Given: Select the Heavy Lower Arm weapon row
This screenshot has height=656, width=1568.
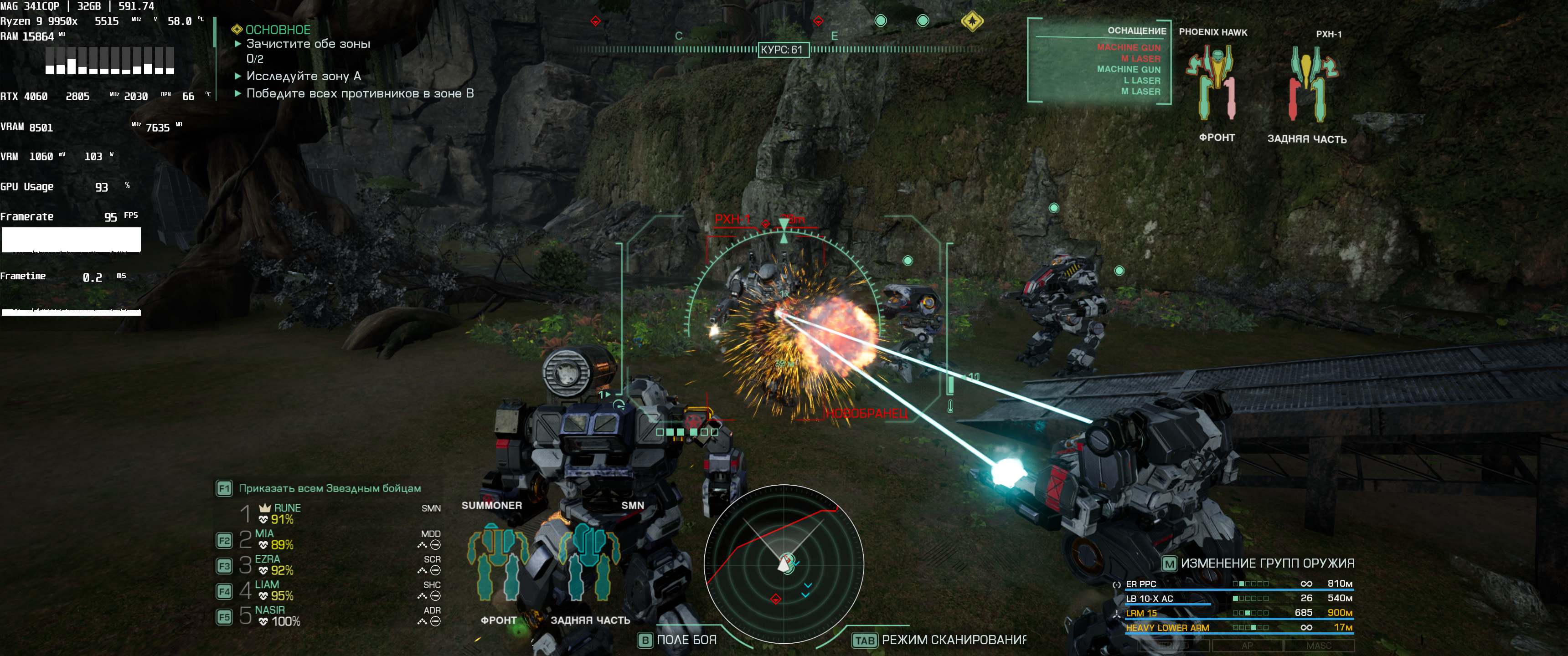Looking at the screenshot, I should 1167,627.
